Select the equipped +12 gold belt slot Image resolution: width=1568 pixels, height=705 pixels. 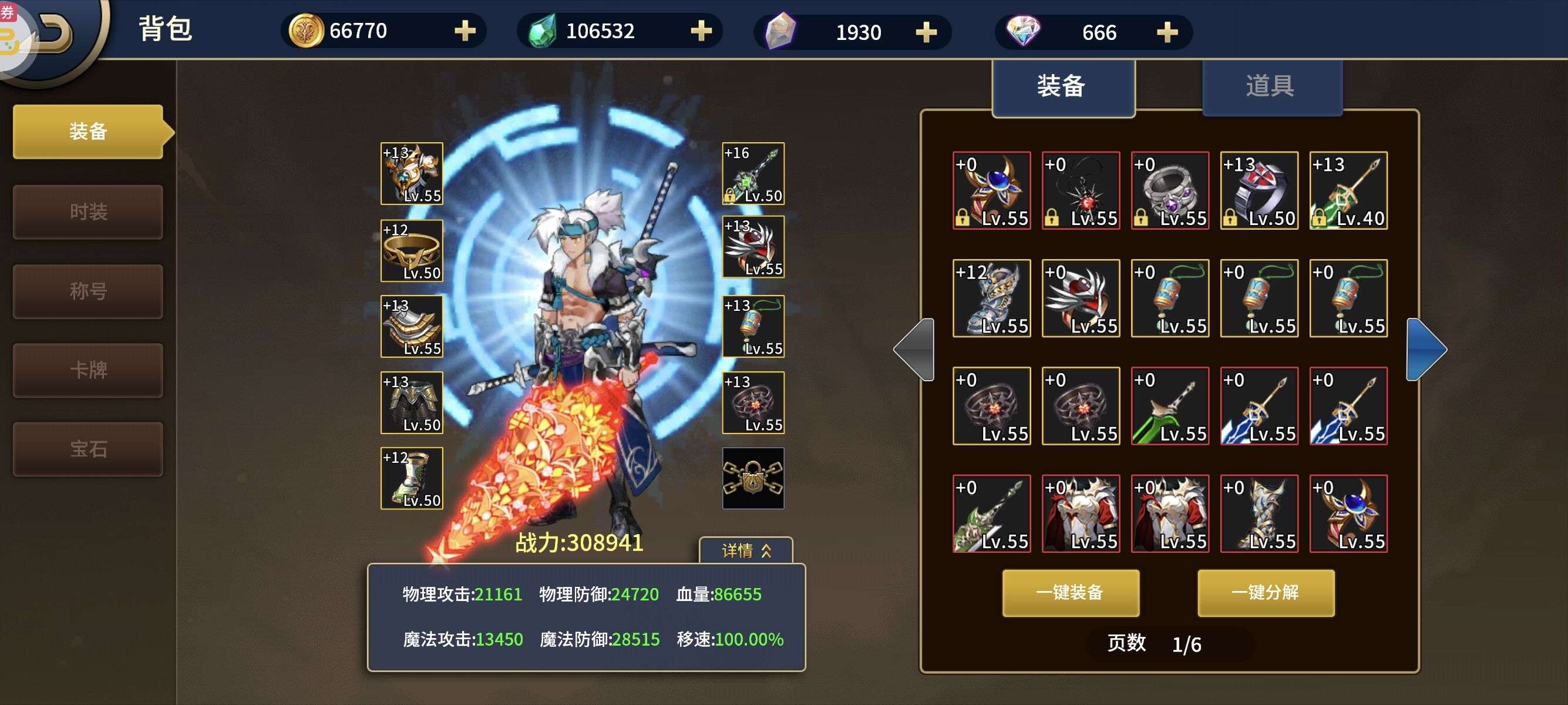(x=412, y=250)
